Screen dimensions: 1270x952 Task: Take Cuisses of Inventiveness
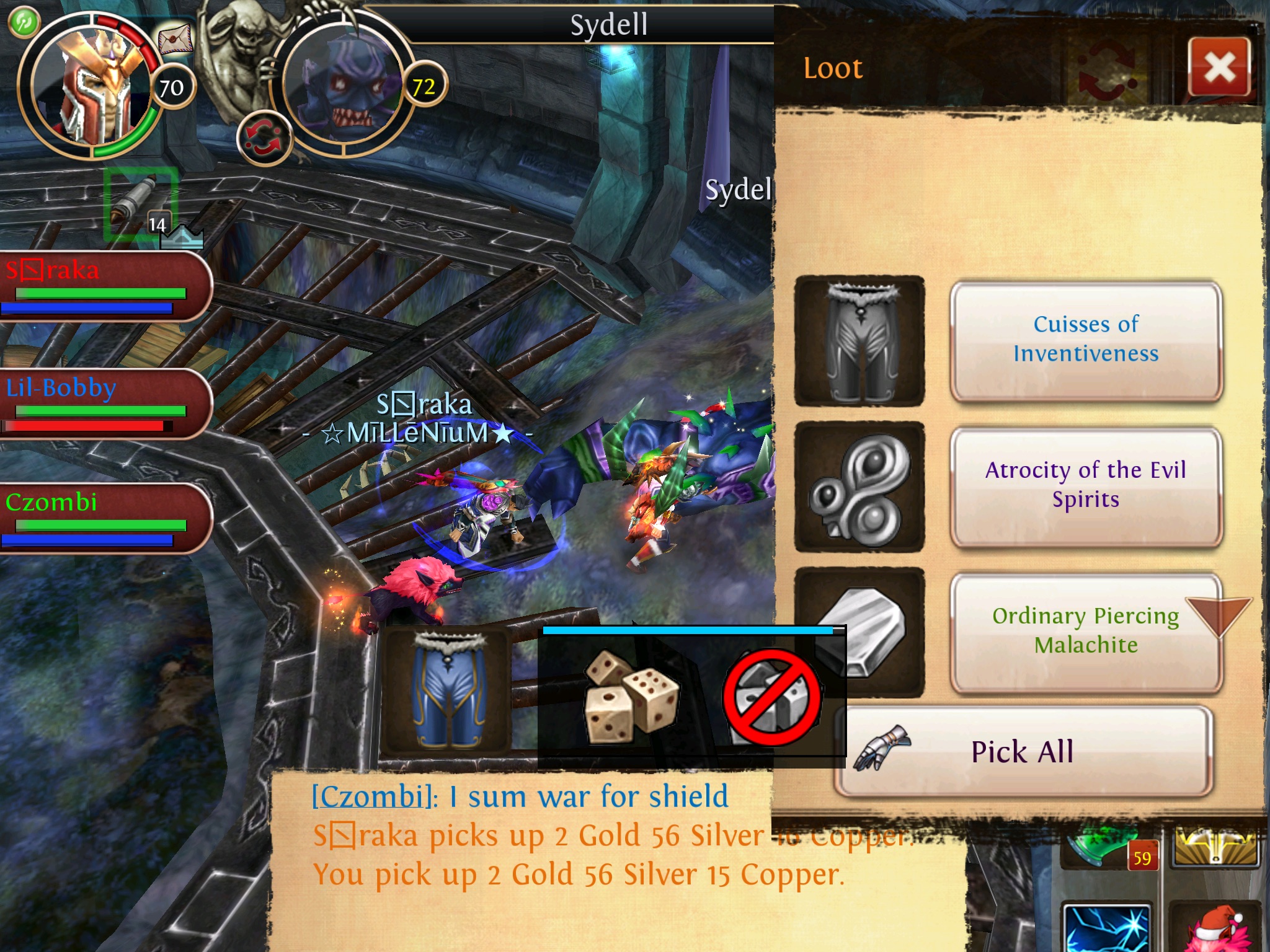1085,340
